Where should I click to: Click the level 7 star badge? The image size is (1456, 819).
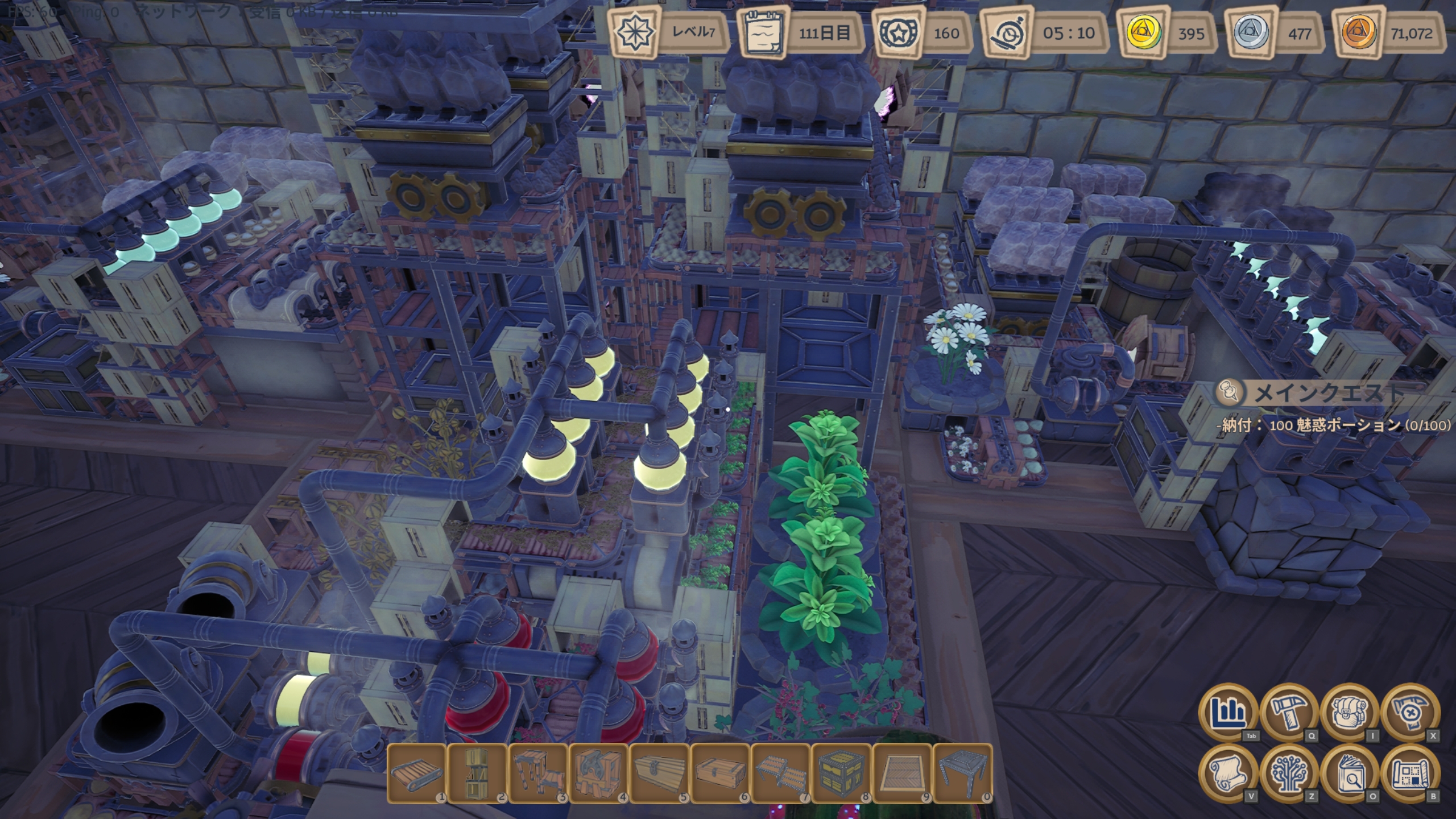tap(633, 32)
